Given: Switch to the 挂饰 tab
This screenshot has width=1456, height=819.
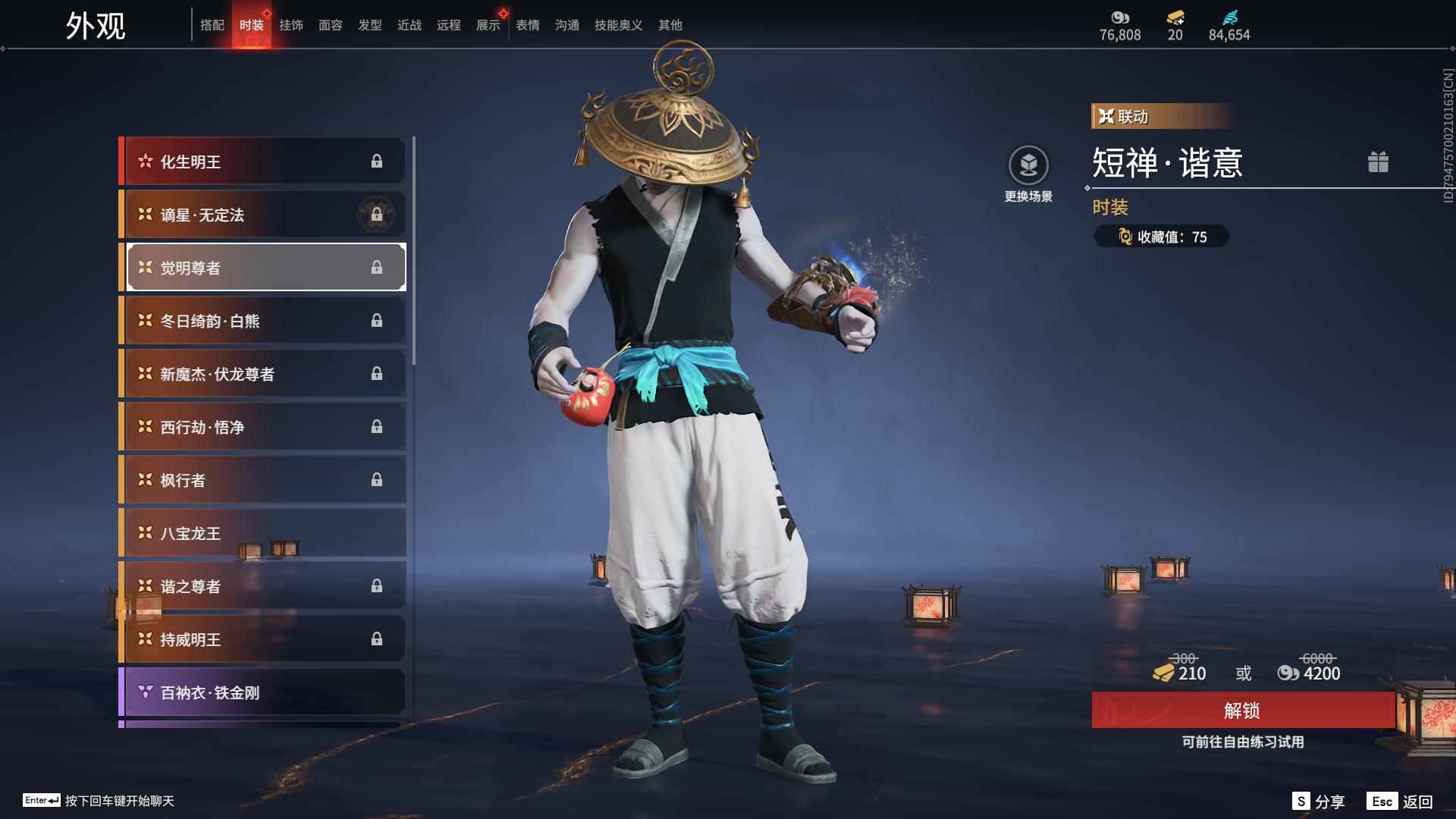Looking at the screenshot, I should 292,24.
